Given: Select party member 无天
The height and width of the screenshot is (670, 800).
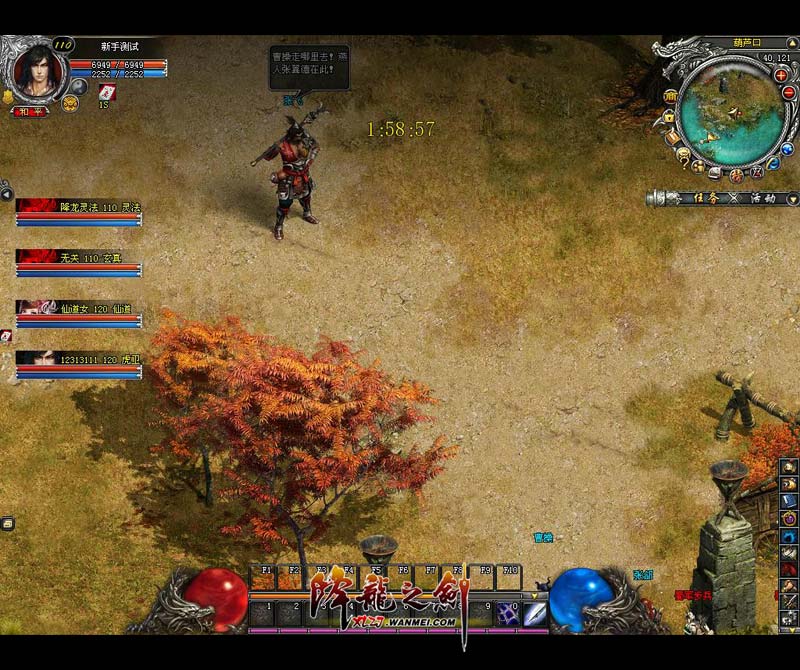Looking at the screenshot, I should 79,262.
